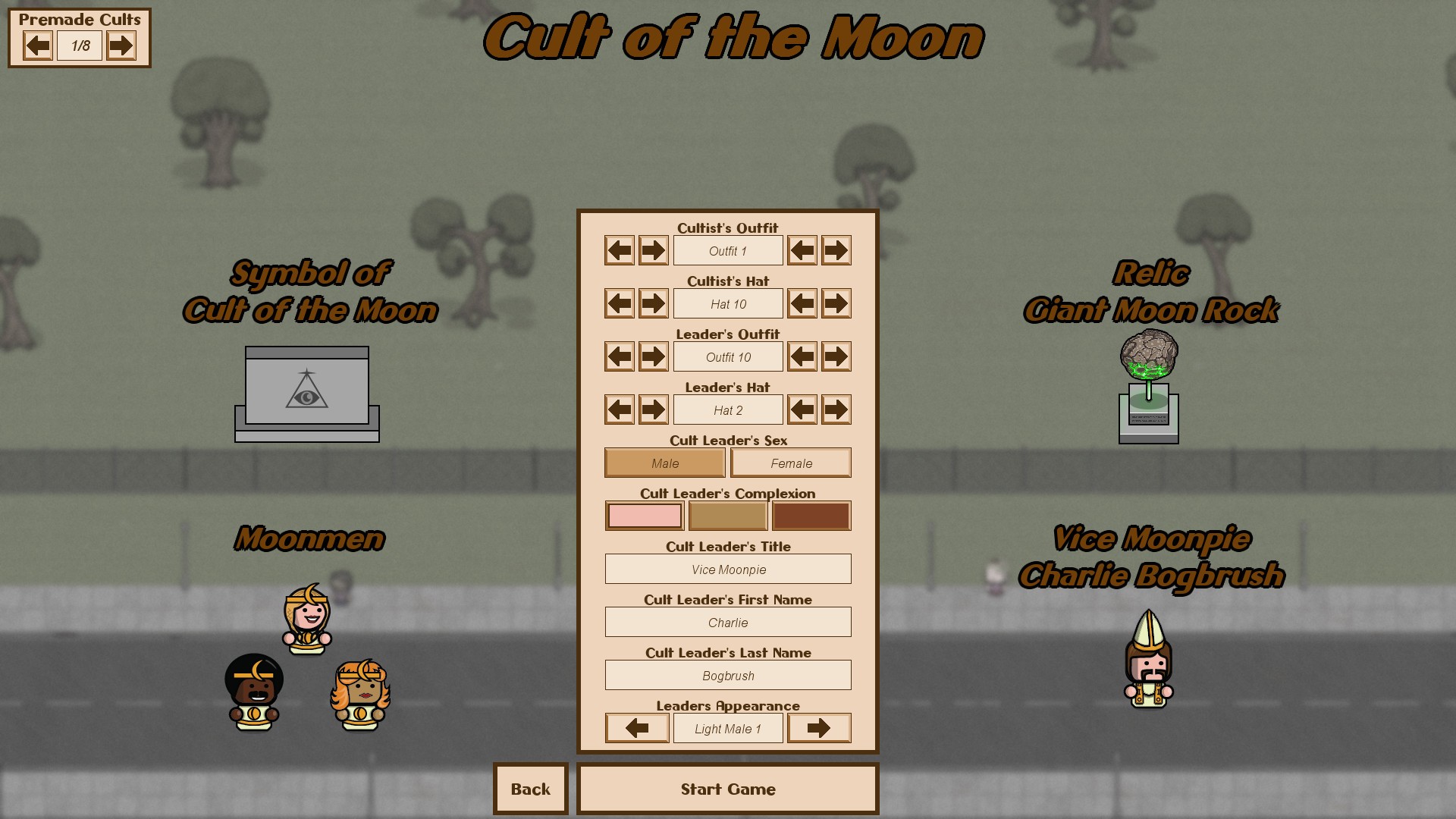
Task: Click the previous arrow for Cultist's Hat
Action: (x=618, y=303)
